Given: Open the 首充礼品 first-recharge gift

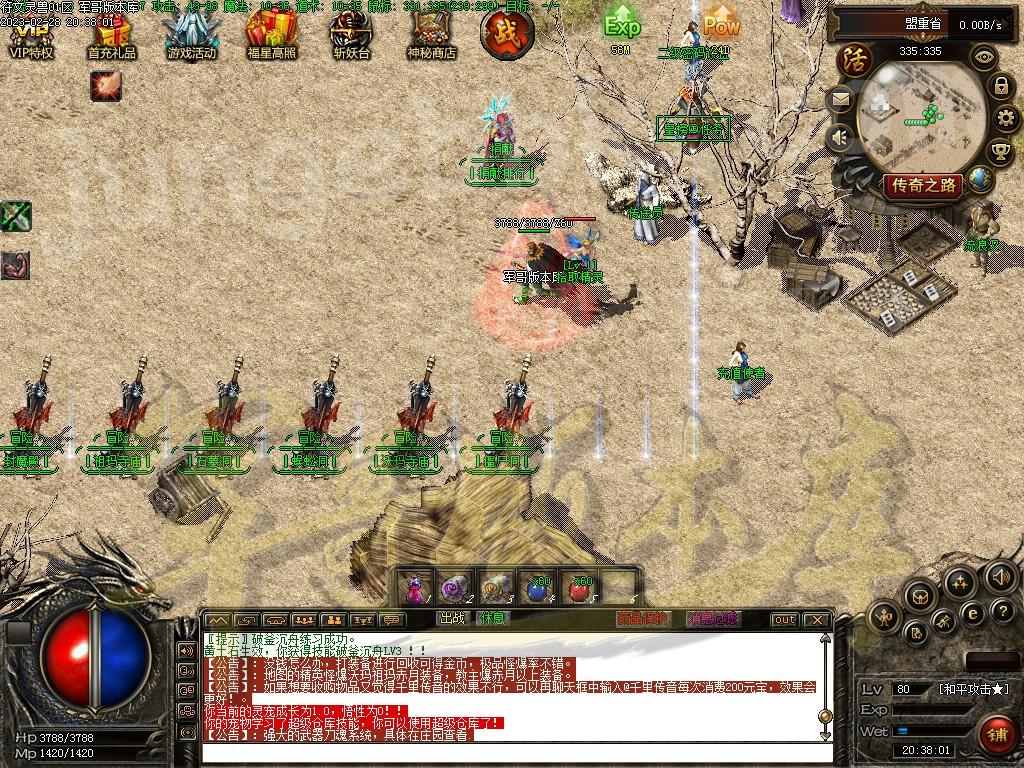Looking at the screenshot, I should point(111,37).
